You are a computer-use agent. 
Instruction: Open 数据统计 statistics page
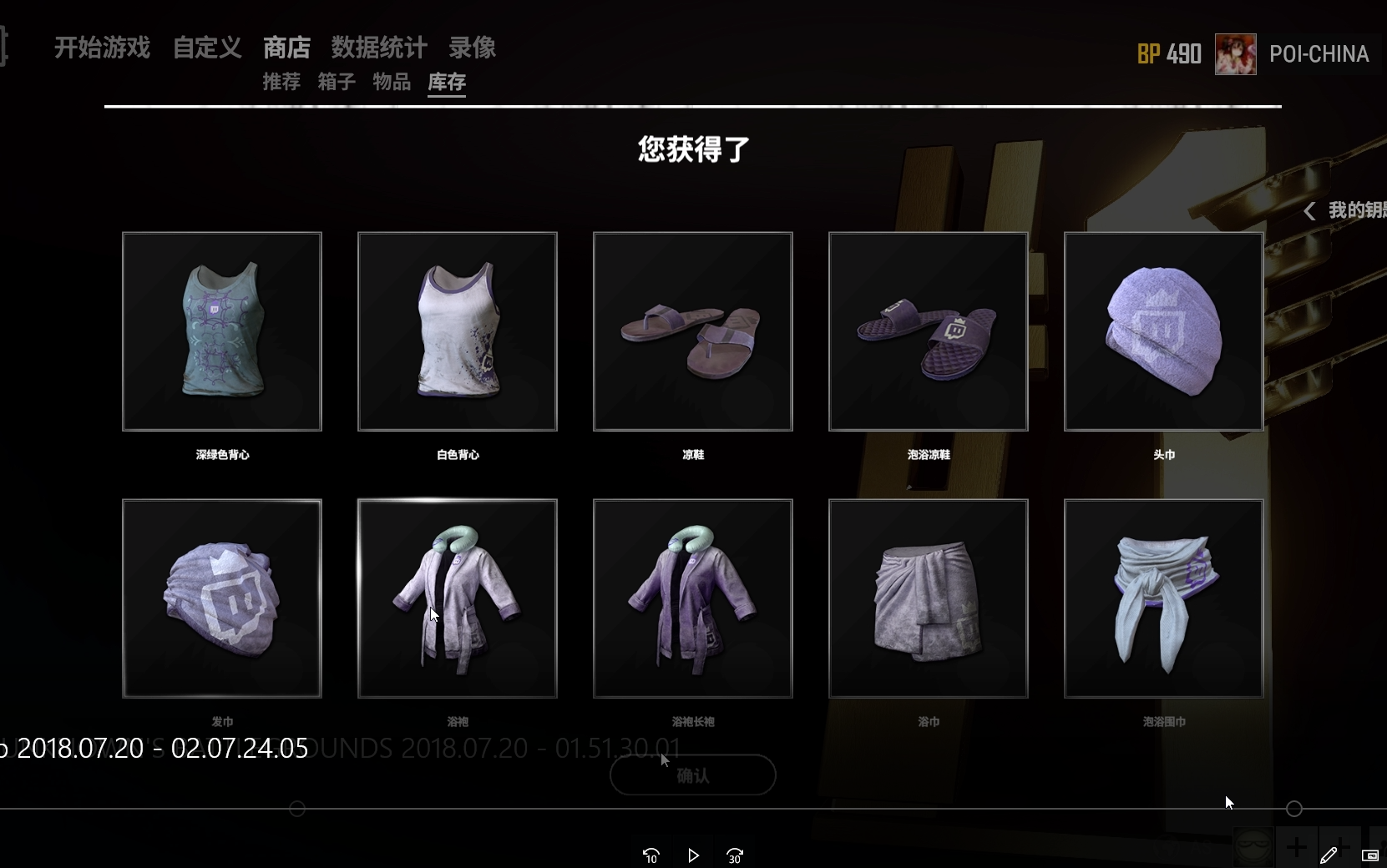[379, 48]
